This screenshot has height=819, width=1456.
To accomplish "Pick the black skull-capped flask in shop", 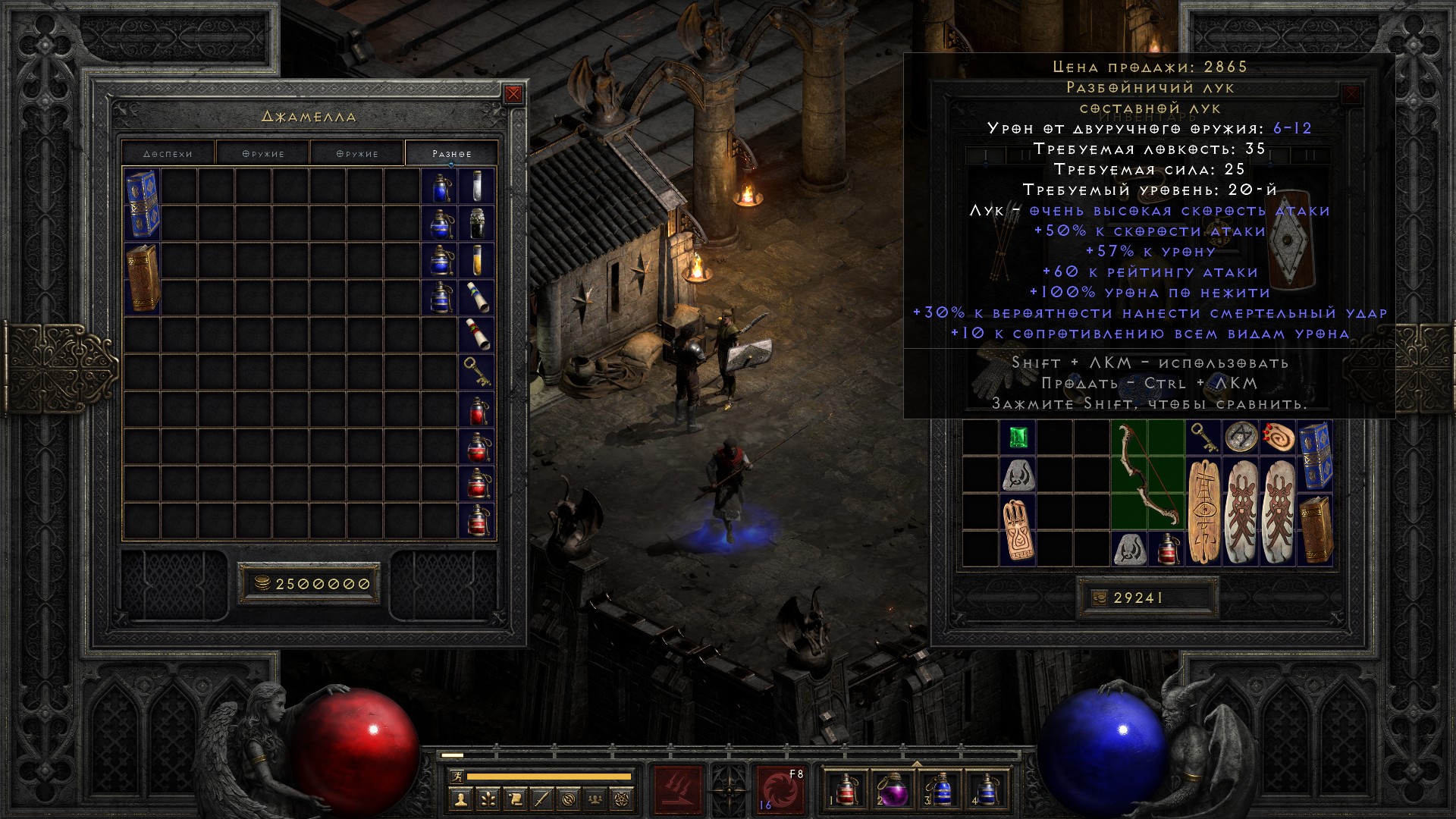I will (477, 224).
